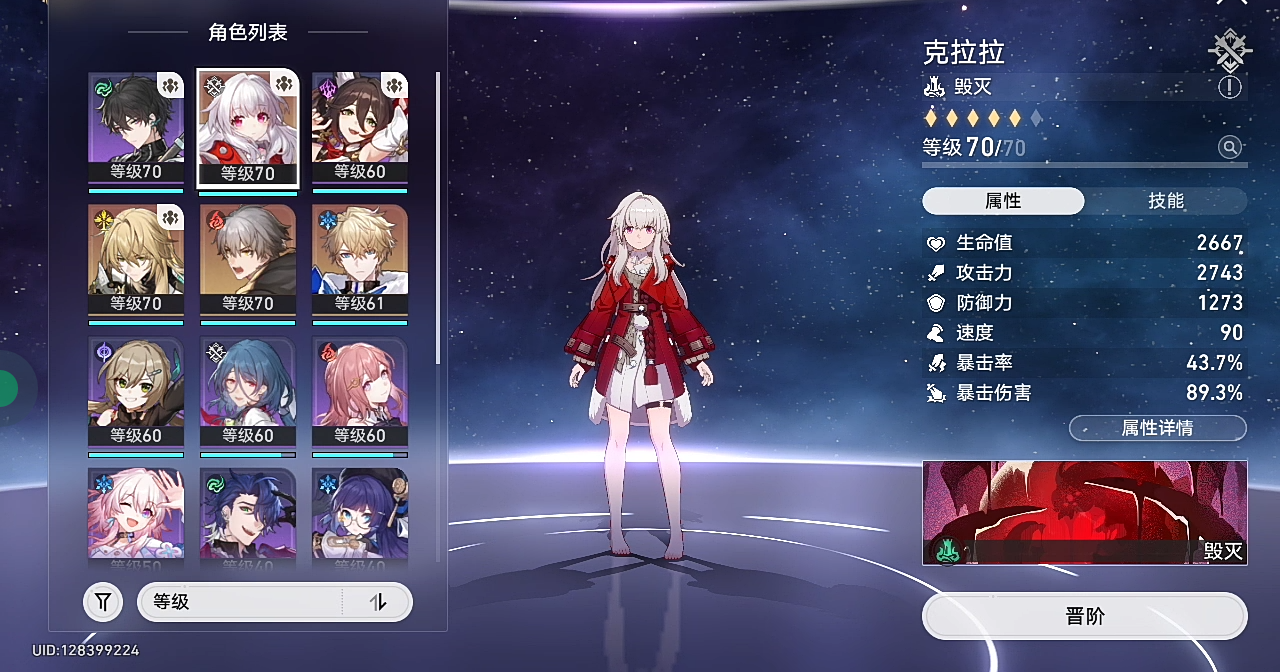Open the 毁灭 light cone thumbnail

pos(1085,512)
